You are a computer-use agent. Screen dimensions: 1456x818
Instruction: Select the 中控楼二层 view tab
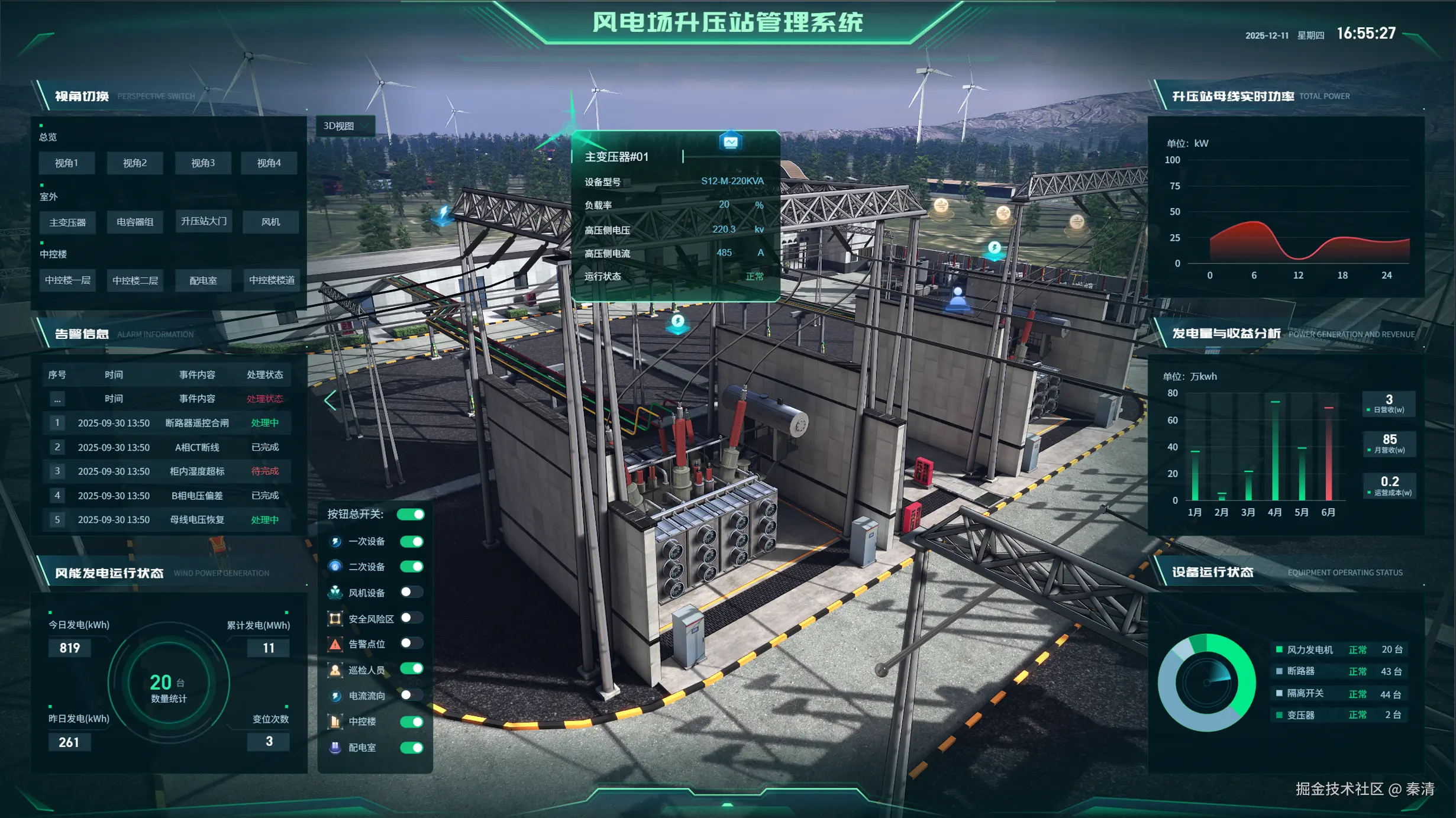pyautogui.click(x=135, y=280)
